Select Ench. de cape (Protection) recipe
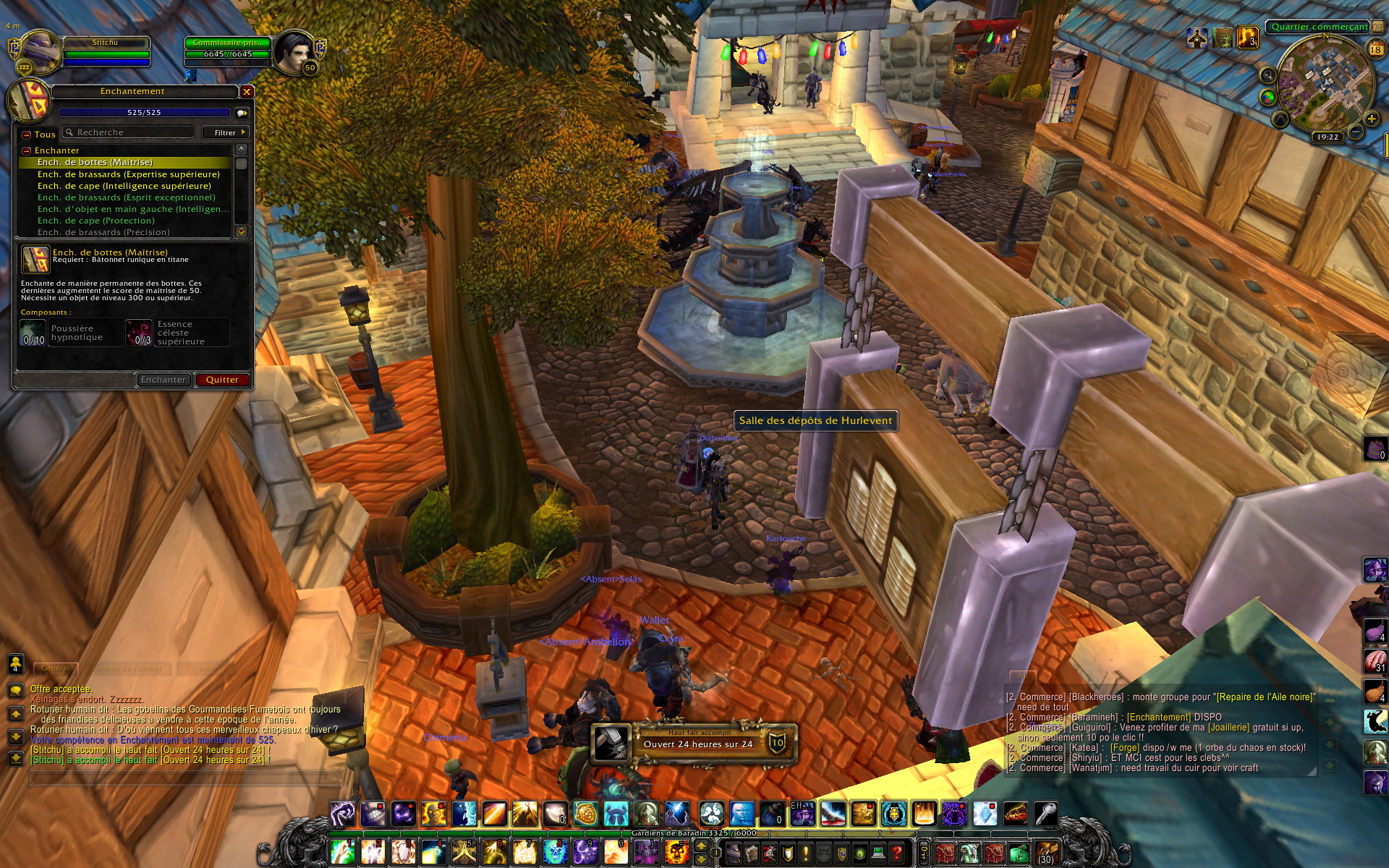1389x868 pixels. pyautogui.click(x=96, y=221)
